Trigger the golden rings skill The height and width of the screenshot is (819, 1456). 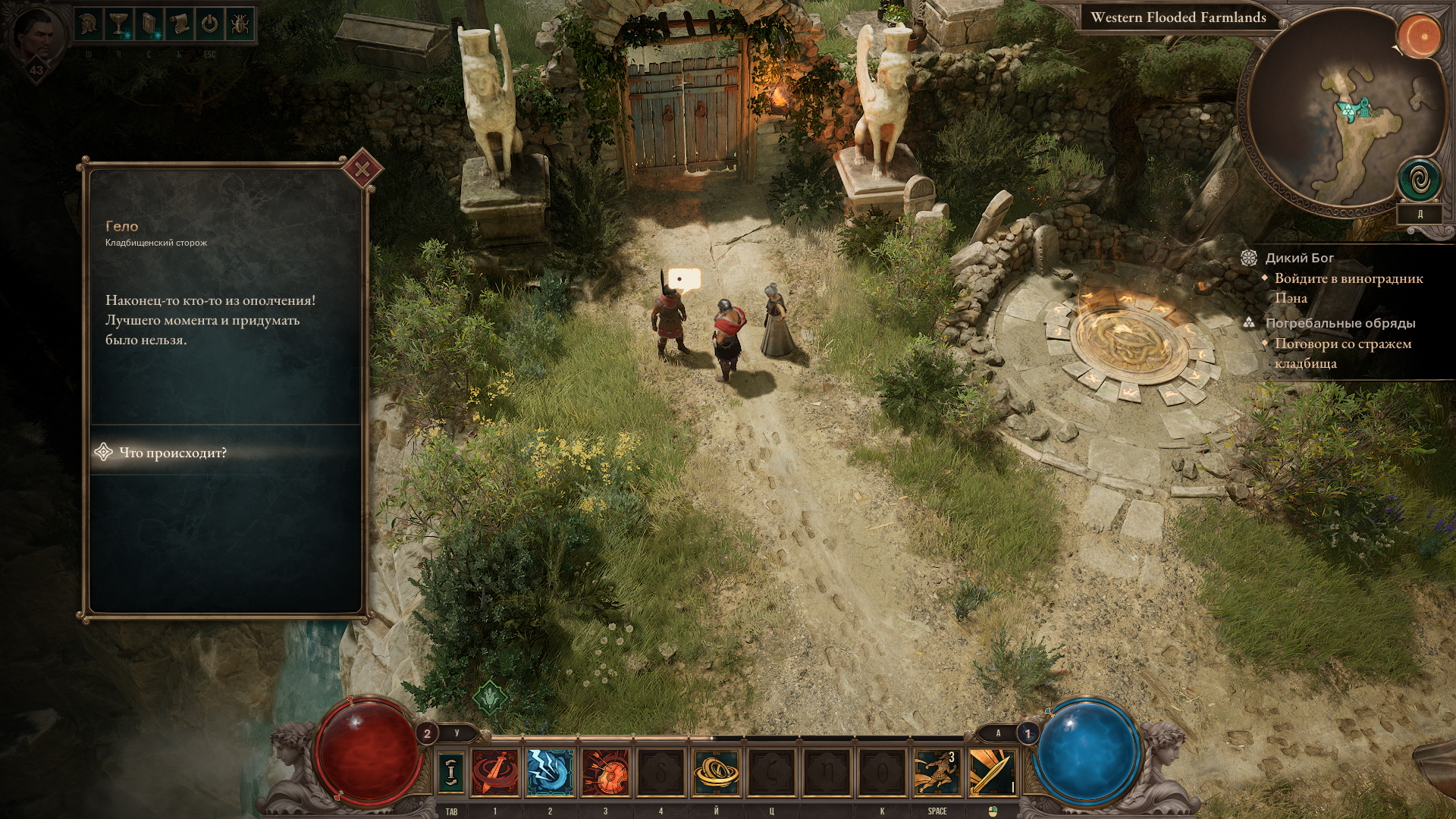[716, 771]
